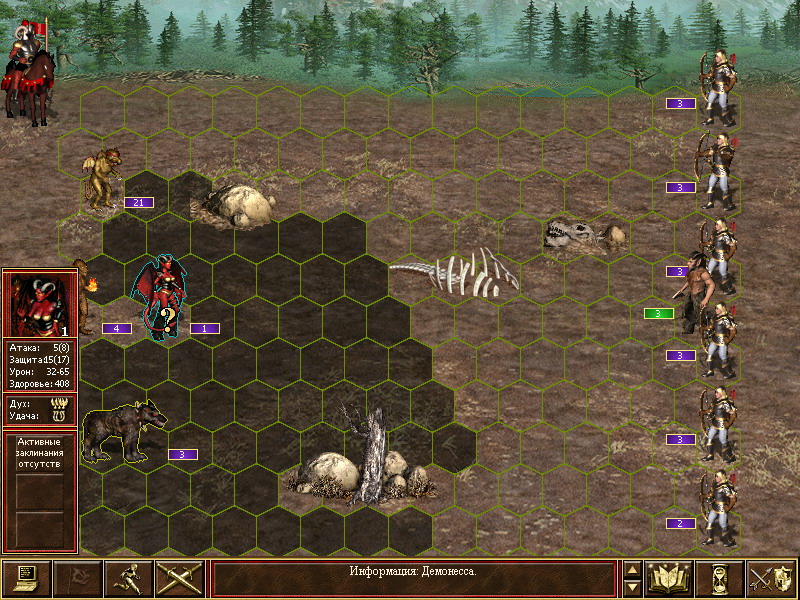
Task: Retreat from battle with running man button
Action: (x=128, y=578)
